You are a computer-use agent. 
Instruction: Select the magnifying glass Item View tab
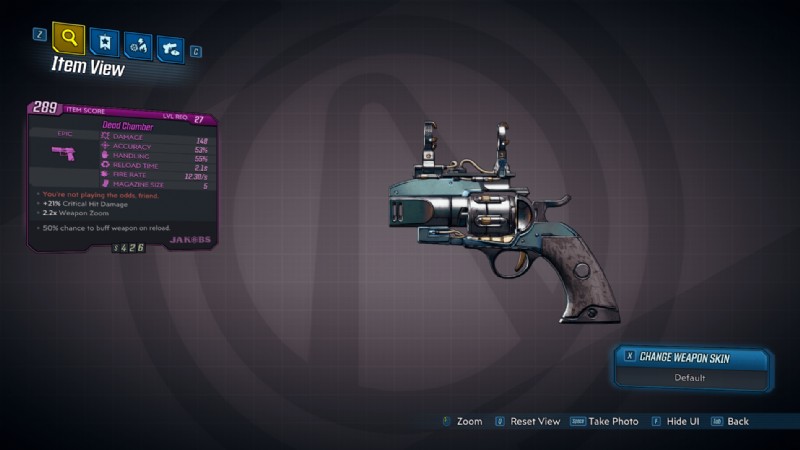coord(68,39)
